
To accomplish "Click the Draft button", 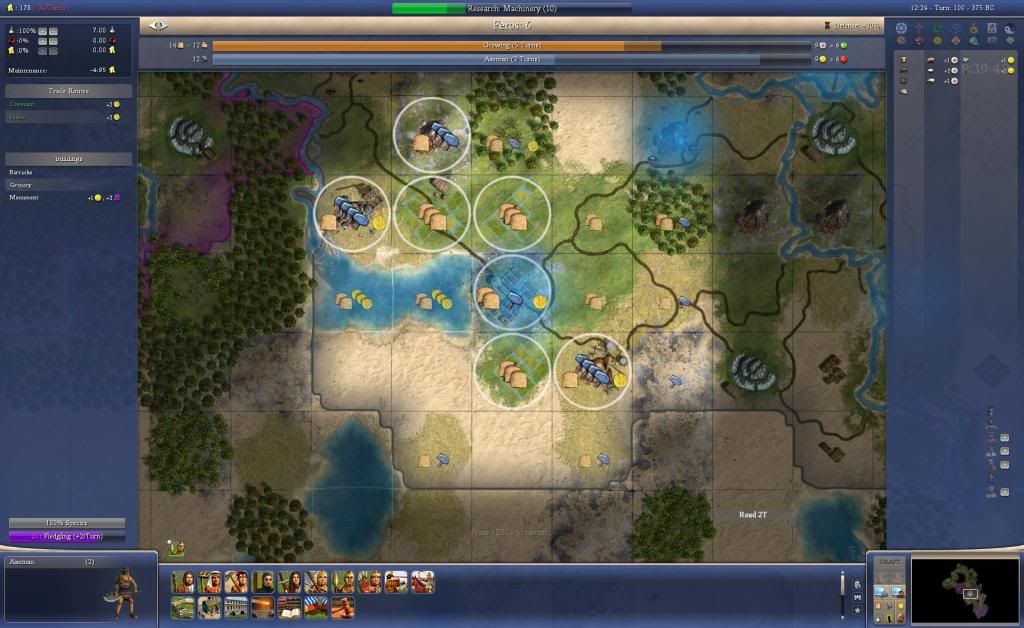I will 888,562.
